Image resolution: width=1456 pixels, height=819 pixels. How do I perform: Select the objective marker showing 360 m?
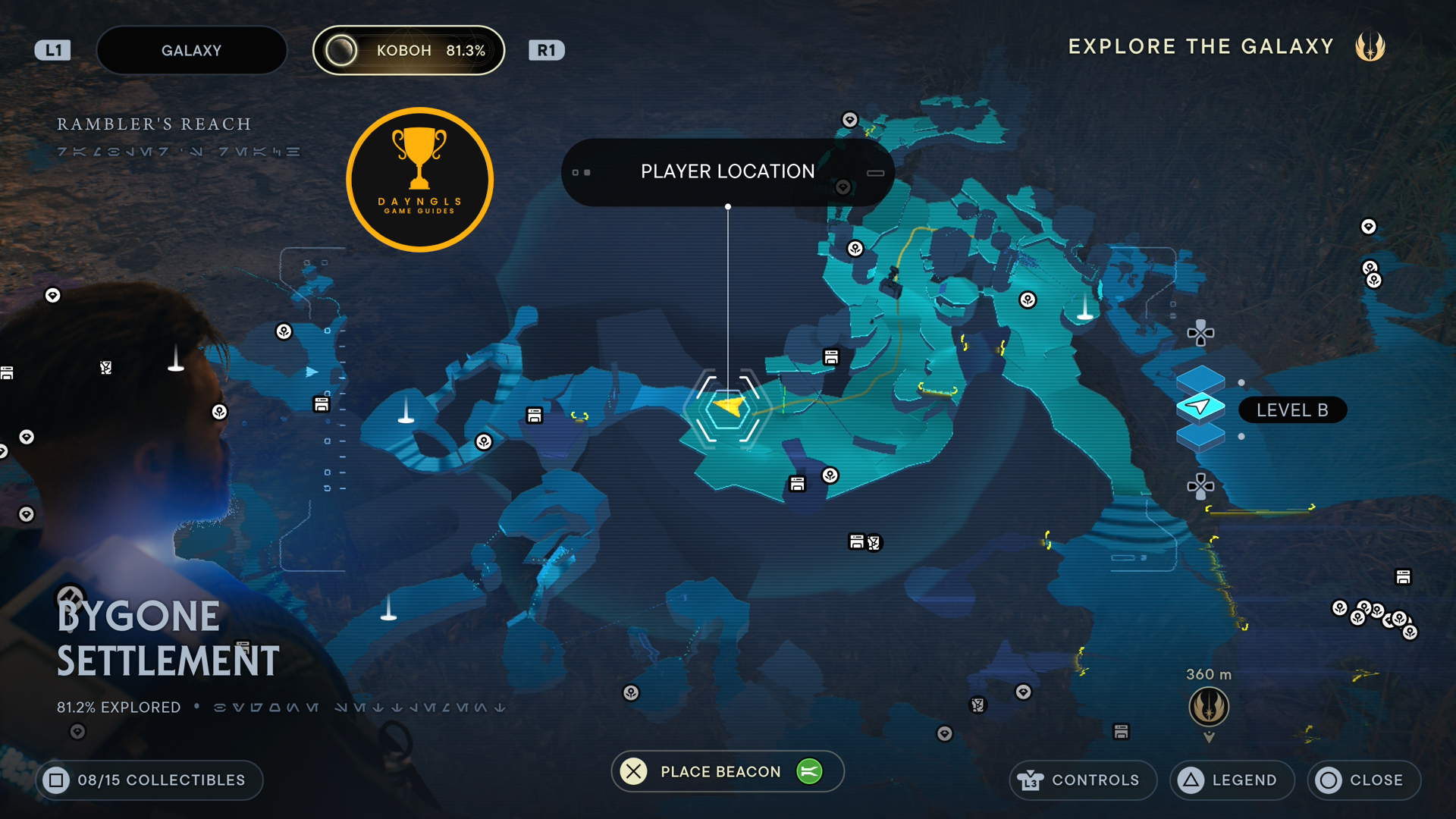click(x=1209, y=707)
